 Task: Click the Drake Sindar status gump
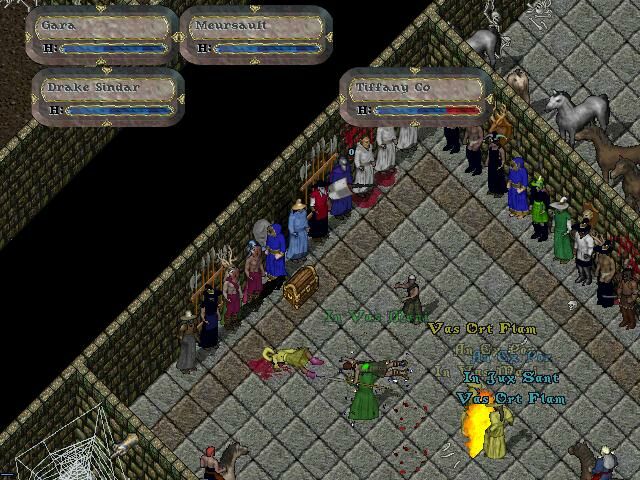click(108, 97)
